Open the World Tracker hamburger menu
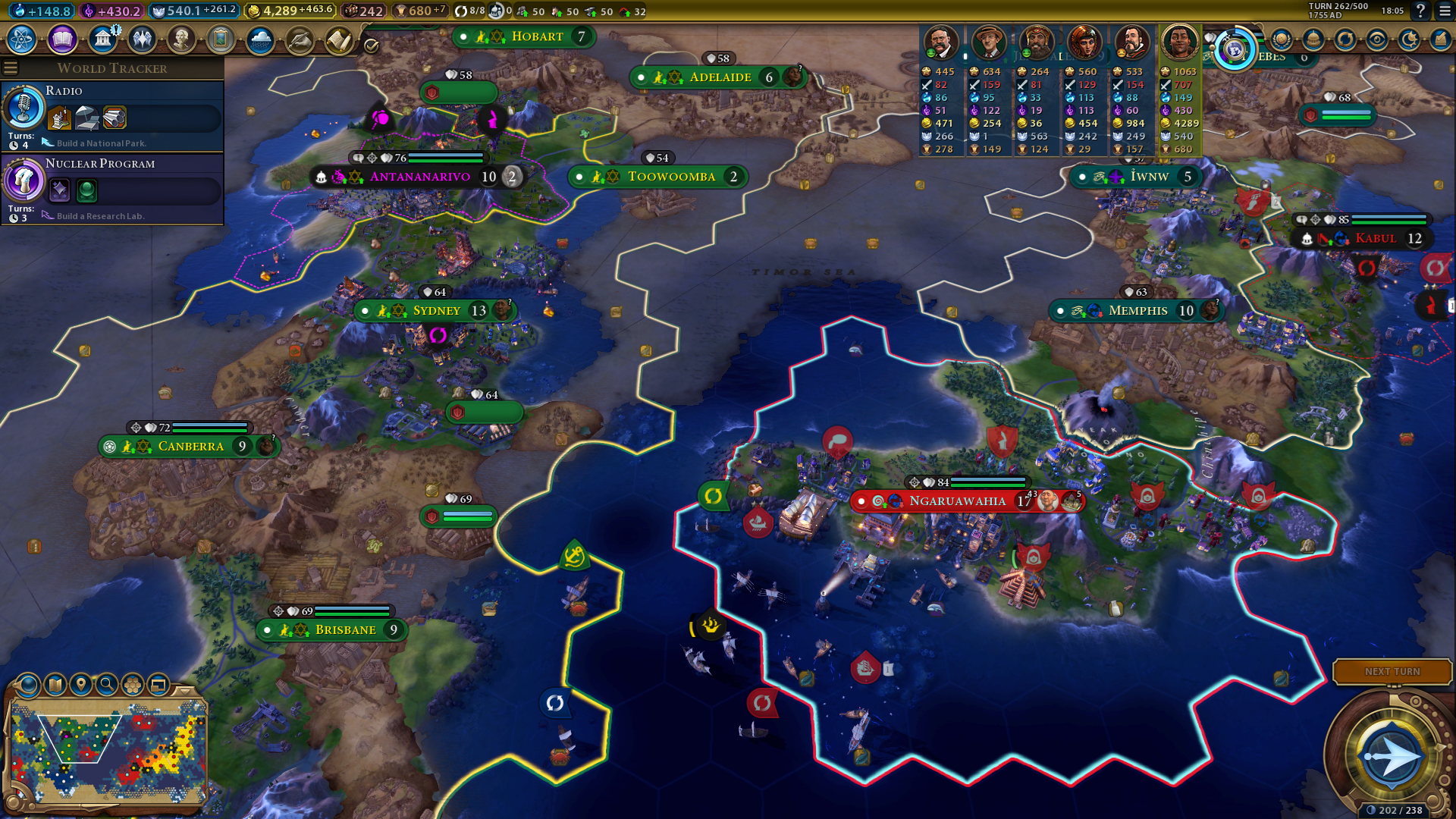1456x819 pixels. click(11, 68)
